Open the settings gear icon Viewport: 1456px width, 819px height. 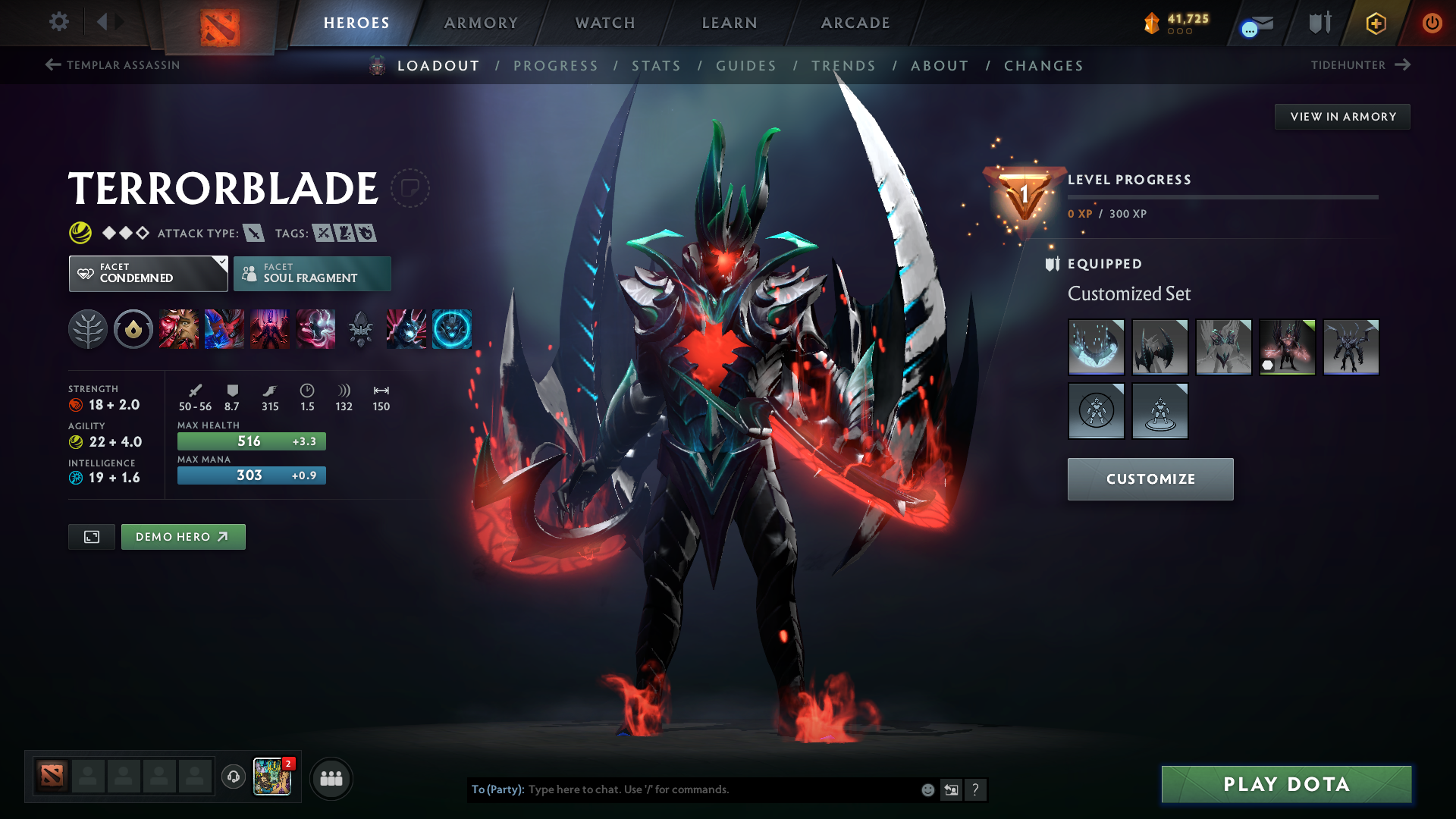tap(58, 22)
